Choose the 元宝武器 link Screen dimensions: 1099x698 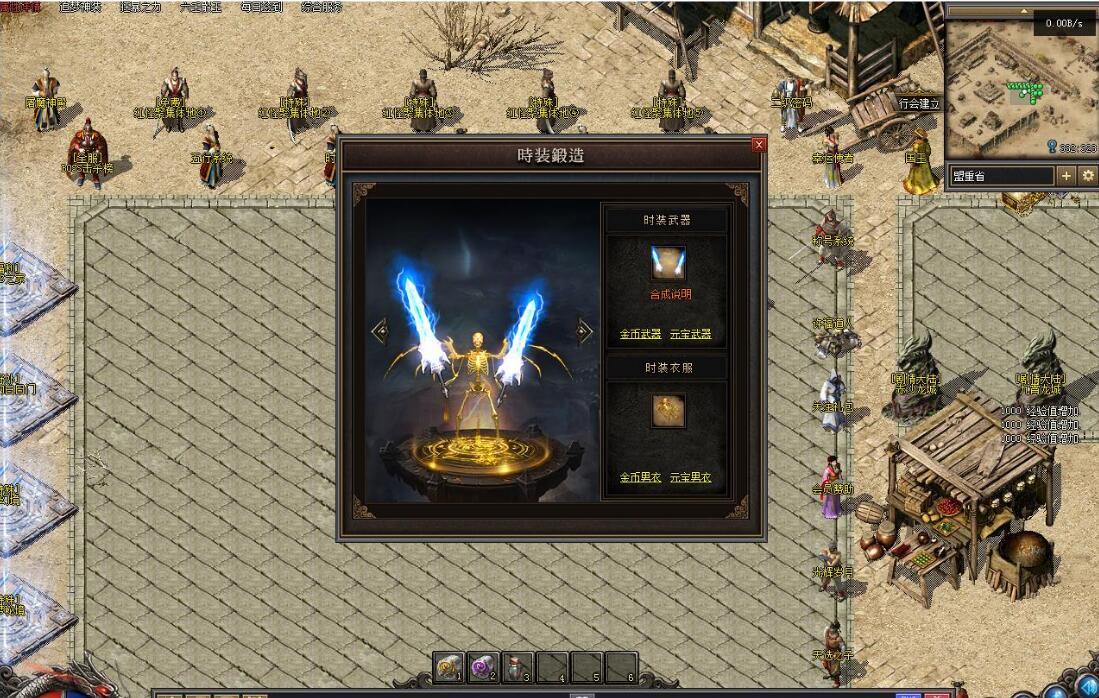pyautogui.click(x=691, y=334)
